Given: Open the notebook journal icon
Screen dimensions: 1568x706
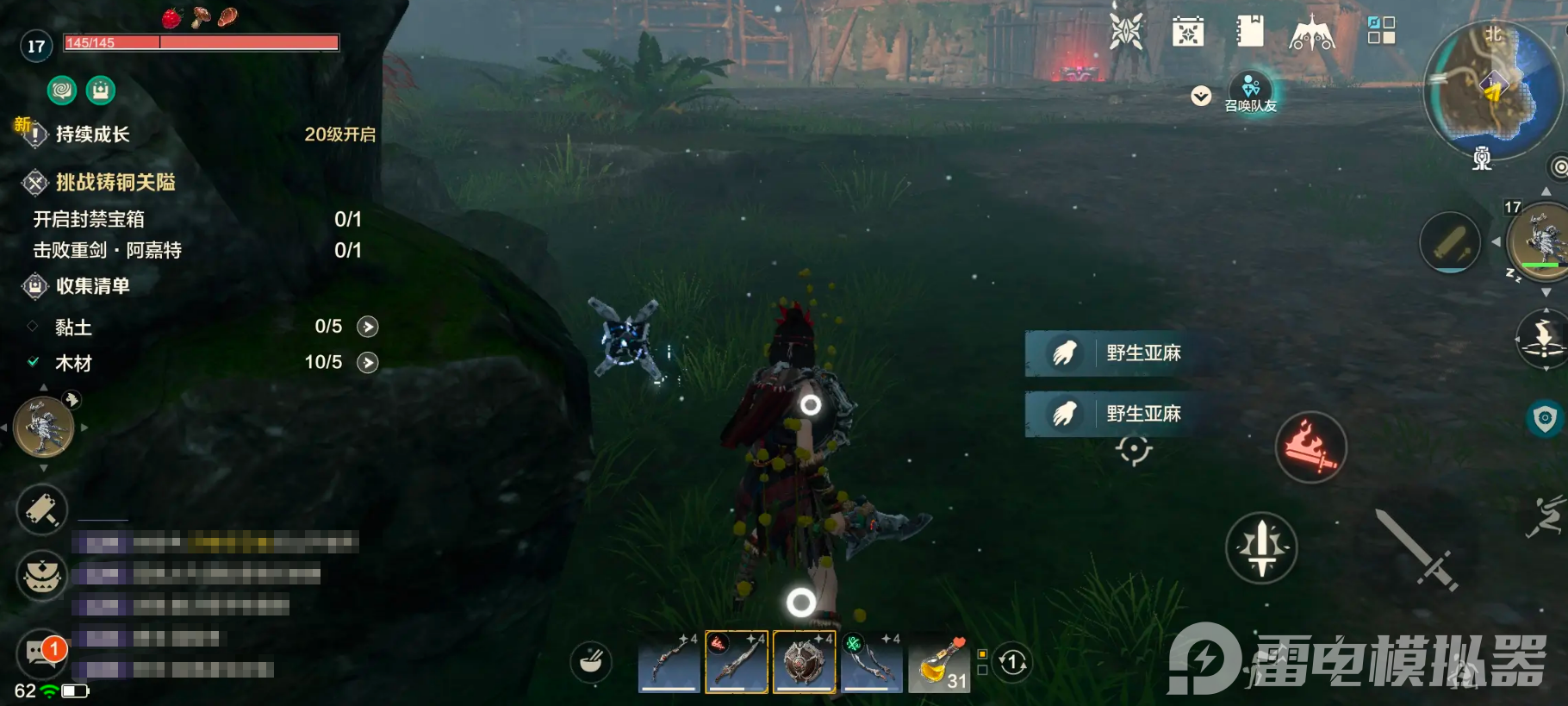Looking at the screenshot, I should 1249,32.
